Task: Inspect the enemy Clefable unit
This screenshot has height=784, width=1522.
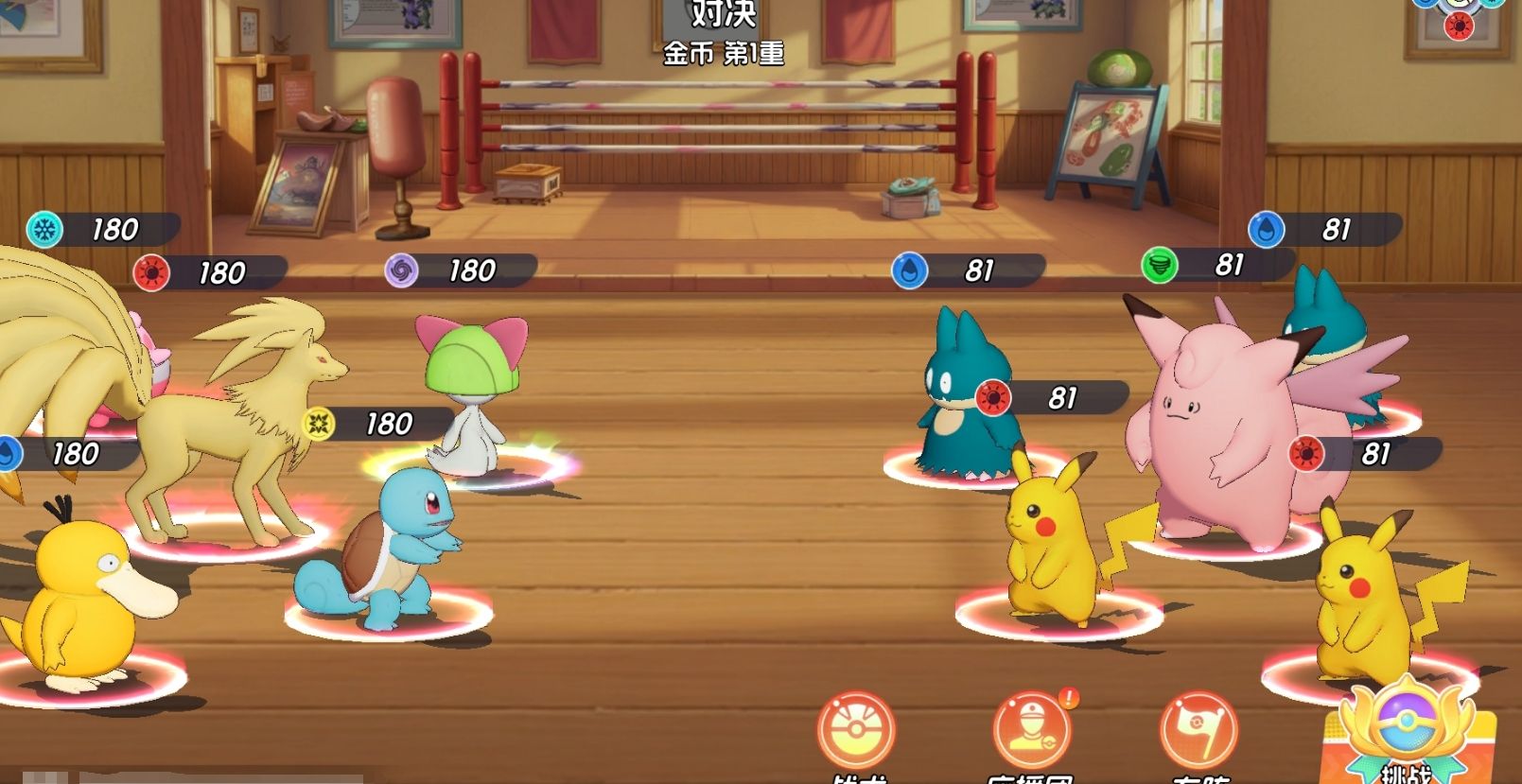Action: click(x=1220, y=435)
